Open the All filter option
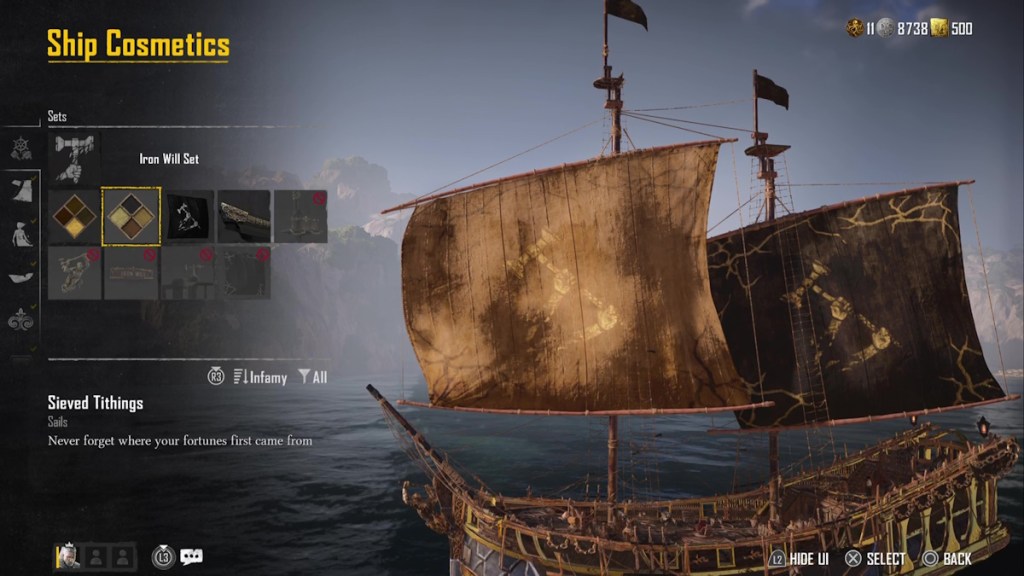 pyautogui.click(x=312, y=377)
